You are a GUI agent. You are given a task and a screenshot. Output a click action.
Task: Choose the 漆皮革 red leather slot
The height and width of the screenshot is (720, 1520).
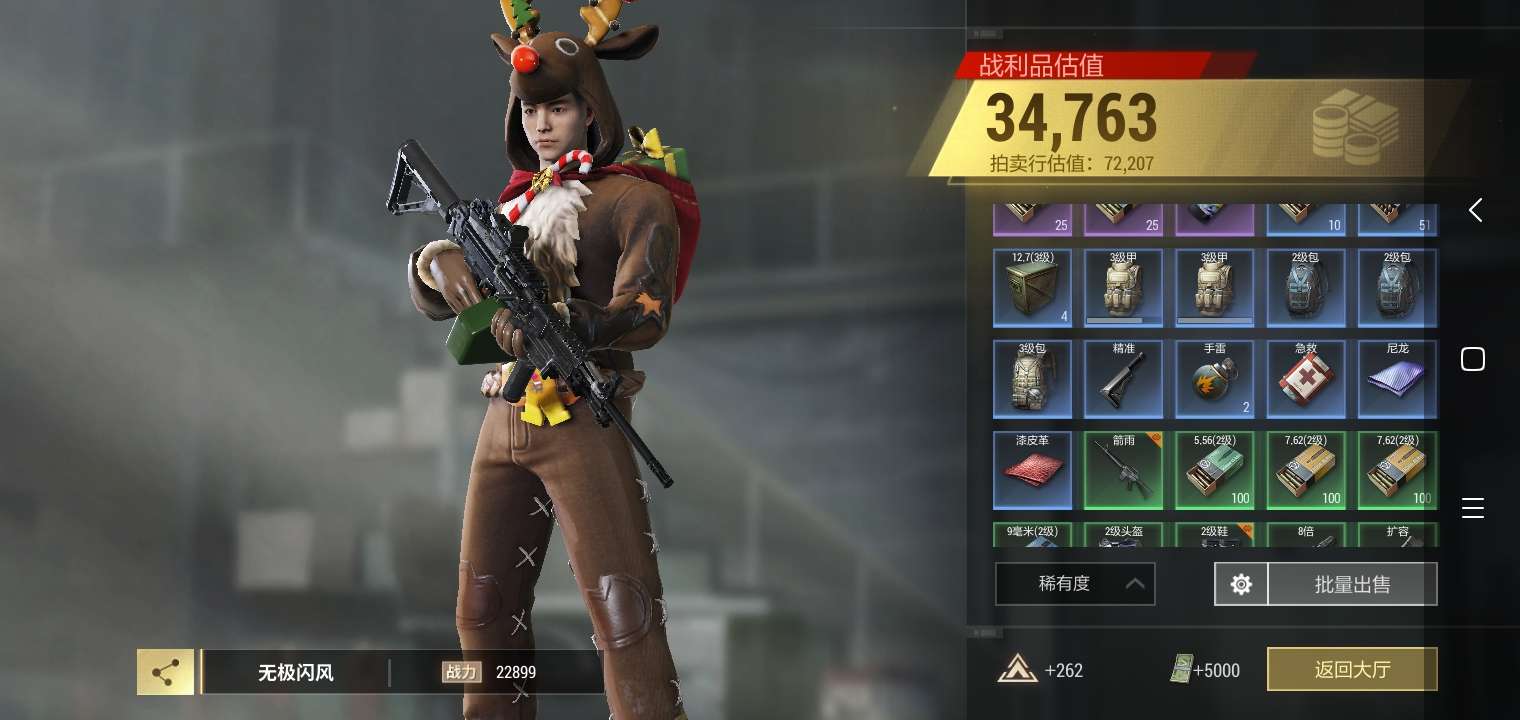click(x=1032, y=470)
